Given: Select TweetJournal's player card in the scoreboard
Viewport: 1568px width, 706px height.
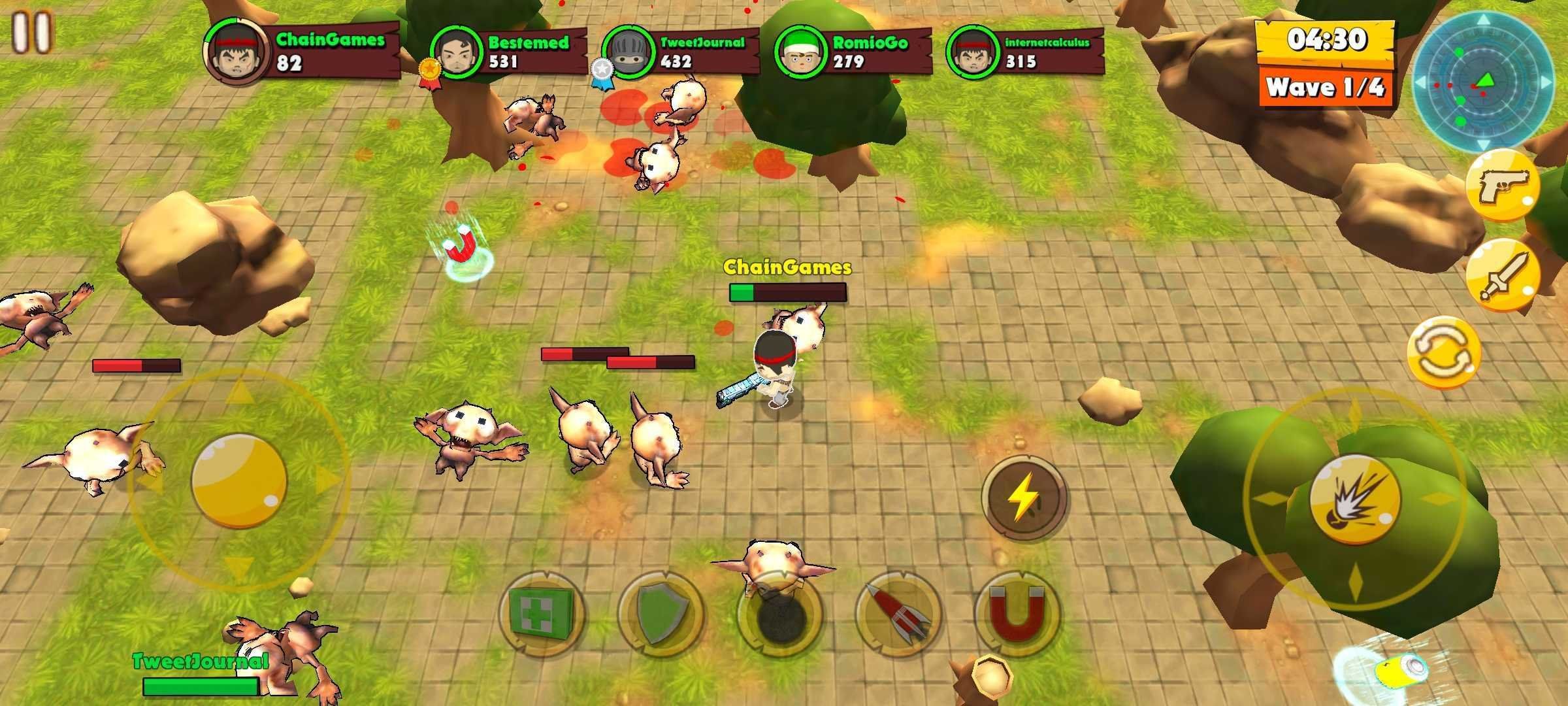Looking at the screenshot, I should (x=679, y=52).
